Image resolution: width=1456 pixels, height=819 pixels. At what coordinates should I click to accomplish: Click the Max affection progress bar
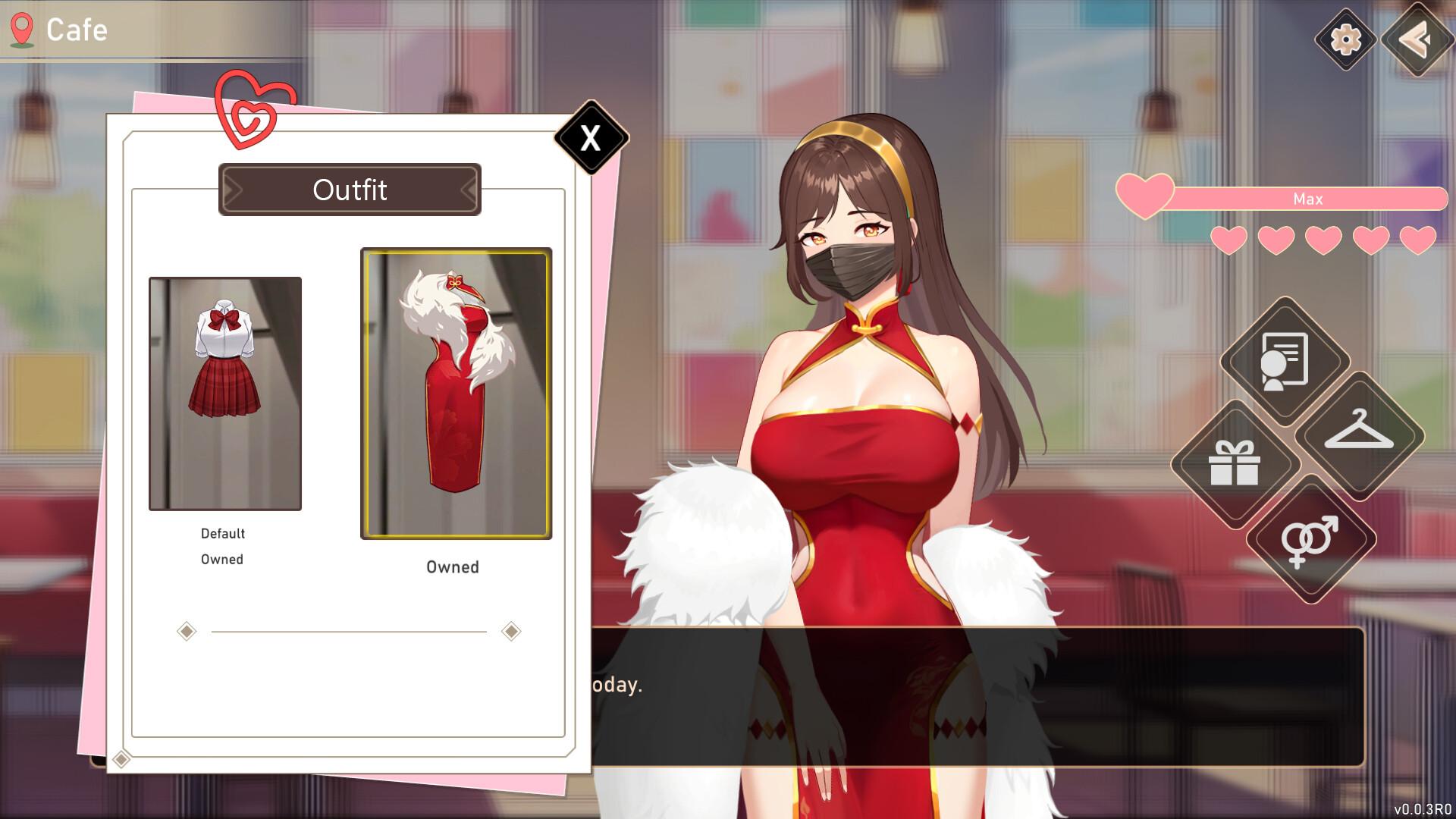1307,199
